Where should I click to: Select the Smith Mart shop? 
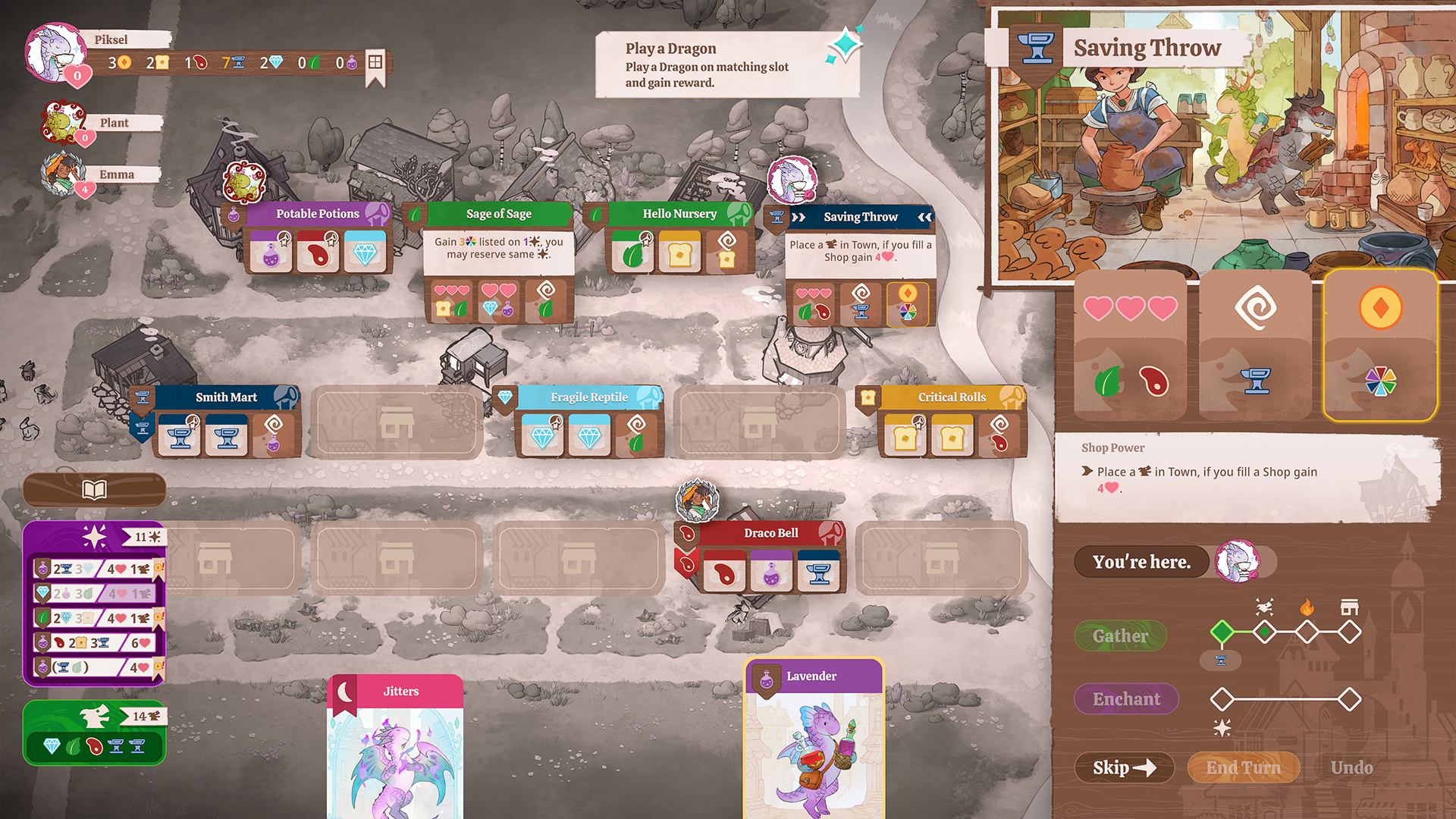click(226, 397)
